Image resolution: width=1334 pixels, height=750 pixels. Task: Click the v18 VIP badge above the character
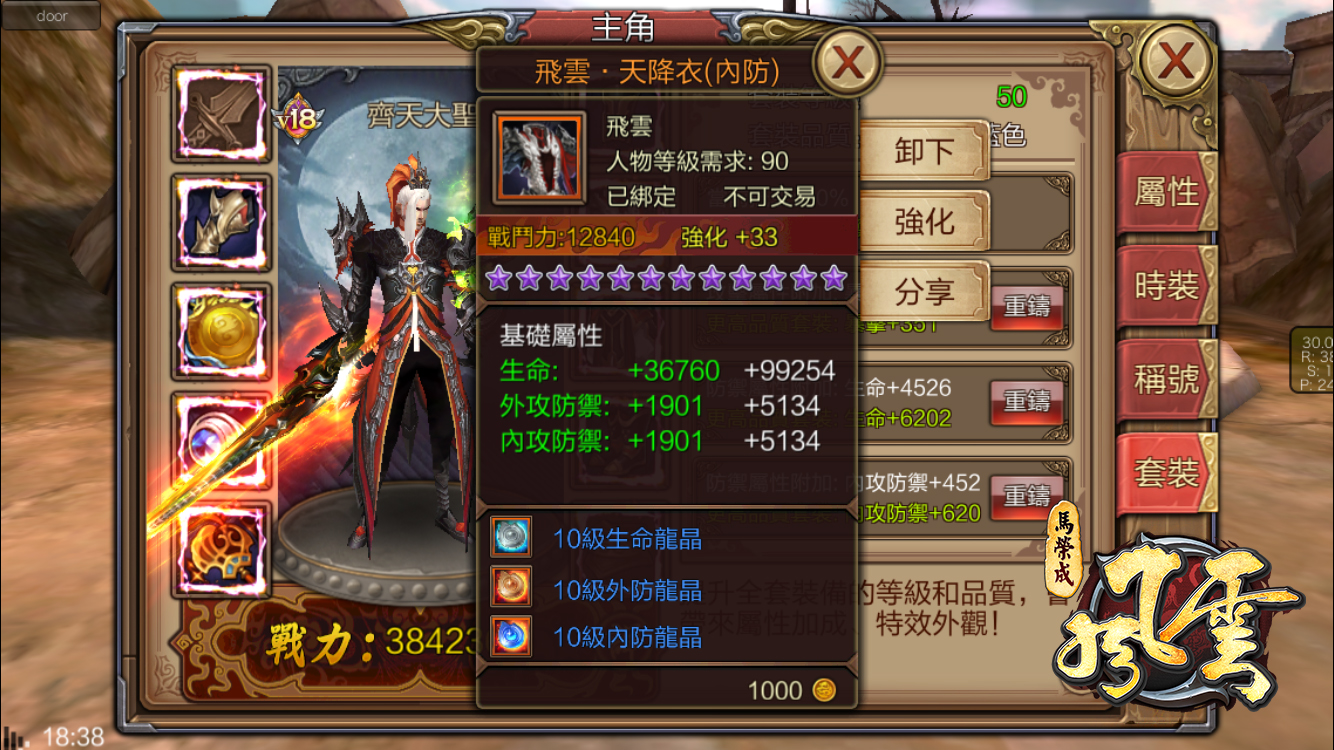(x=296, y=119)
